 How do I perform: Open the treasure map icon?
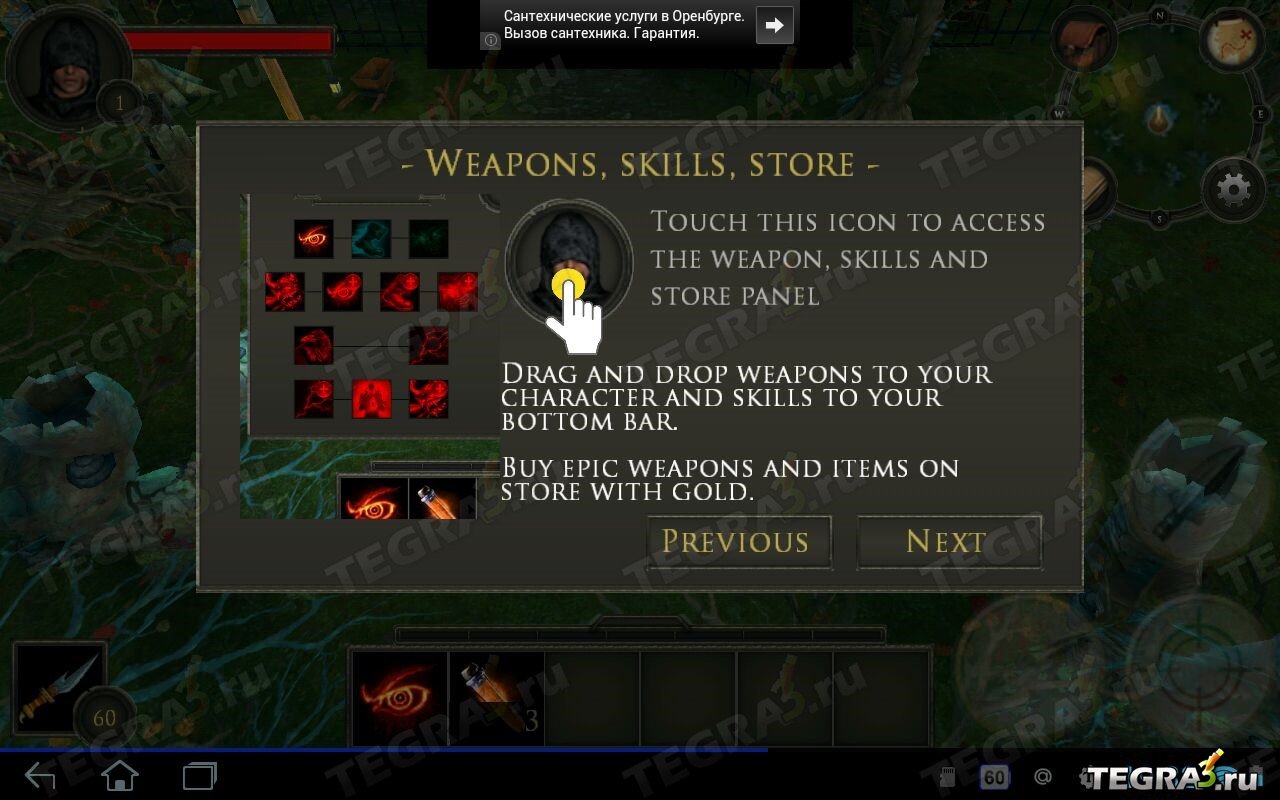pos(1233,41)
